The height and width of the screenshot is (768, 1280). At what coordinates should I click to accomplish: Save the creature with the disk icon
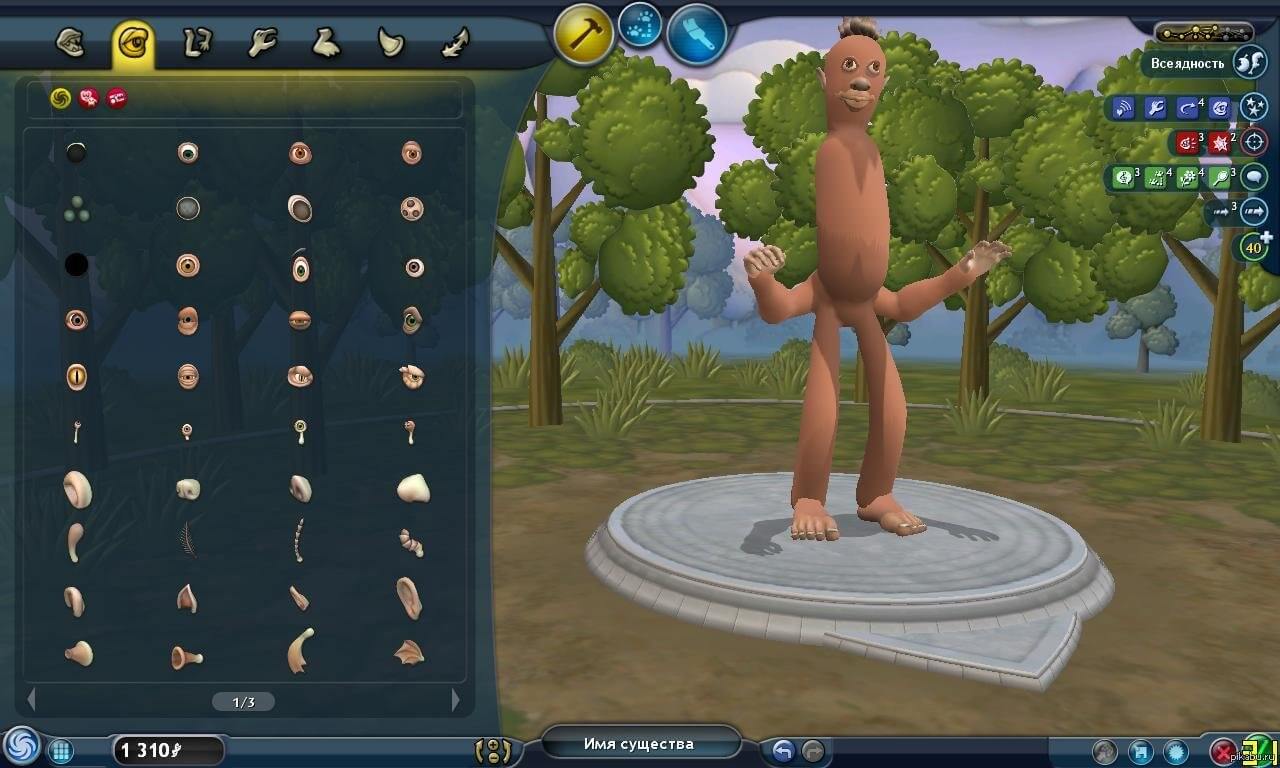point(1140,751)
